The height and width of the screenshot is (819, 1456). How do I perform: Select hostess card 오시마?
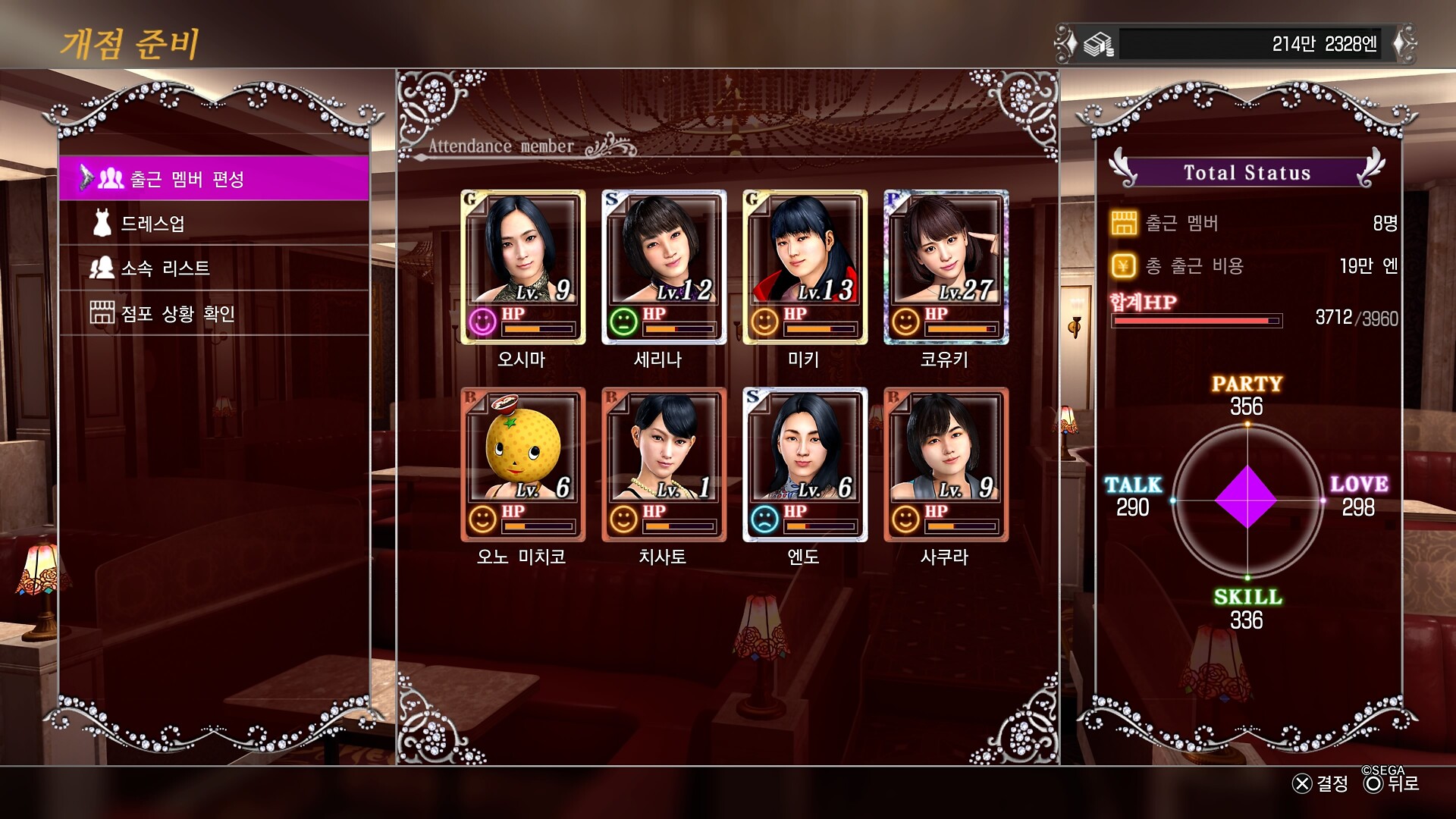click(x=522, y=266)
